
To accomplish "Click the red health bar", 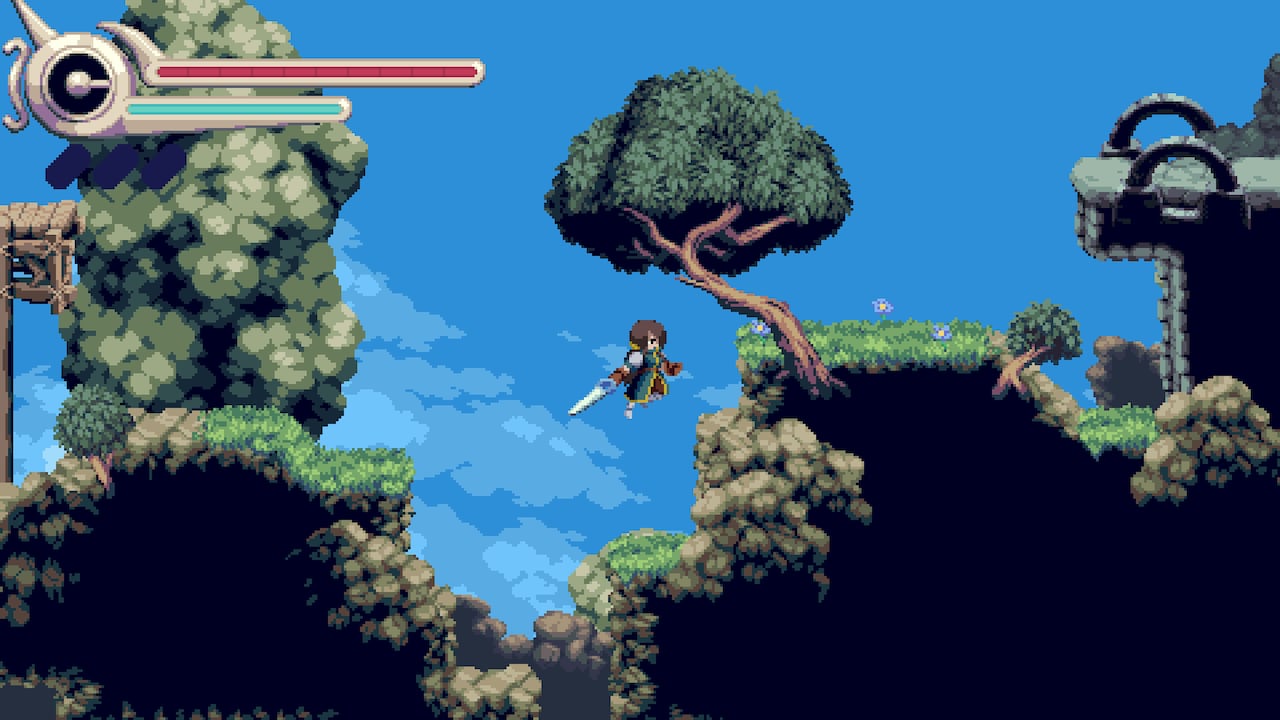I will click(x=315, y=71).
